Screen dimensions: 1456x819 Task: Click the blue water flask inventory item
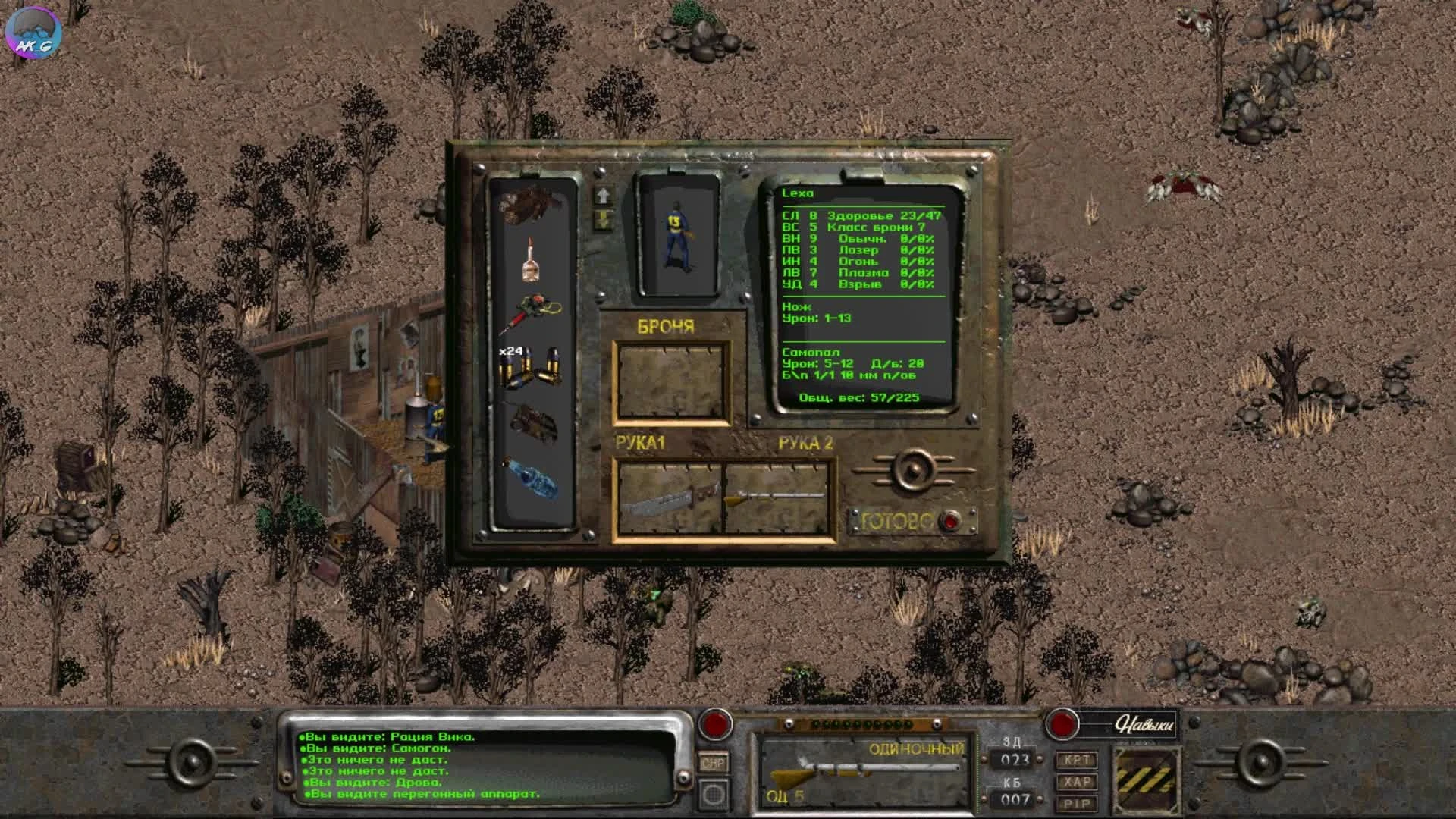tap(533, 478)
